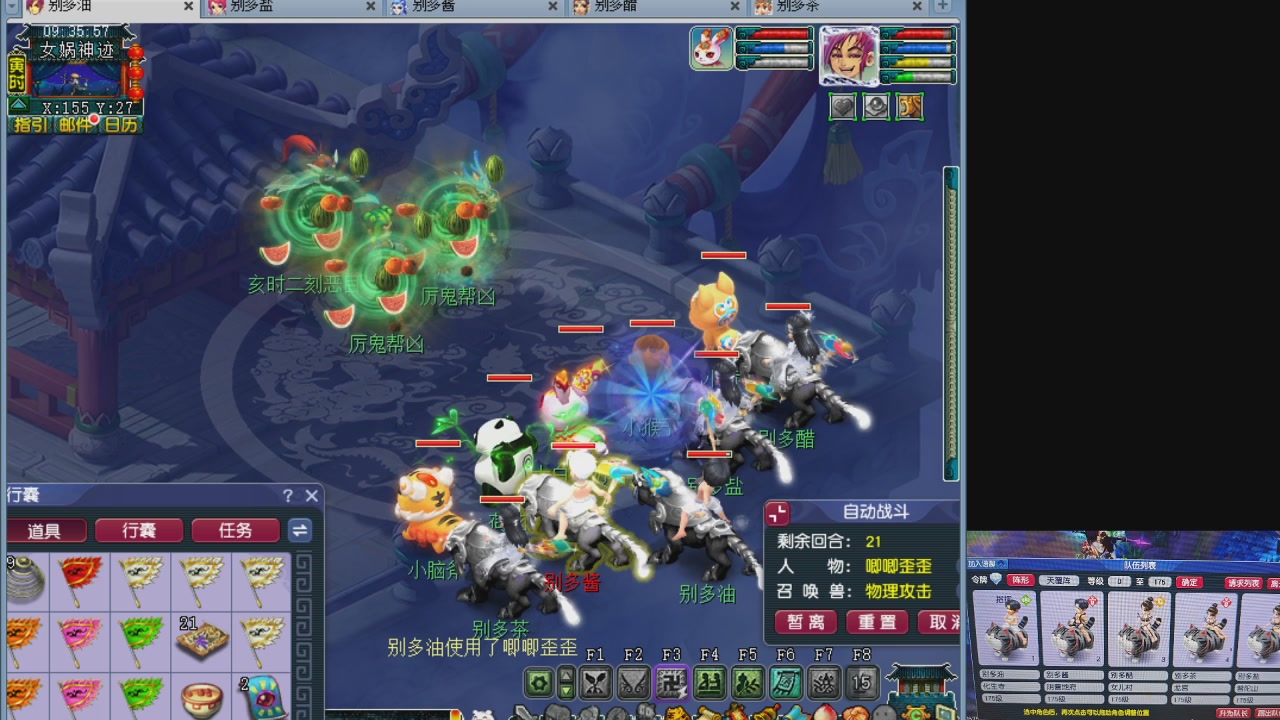Open 邮件 mail with the red notification dot
This screenshot has height=720, width=1280.
click(x=76, y=124)
